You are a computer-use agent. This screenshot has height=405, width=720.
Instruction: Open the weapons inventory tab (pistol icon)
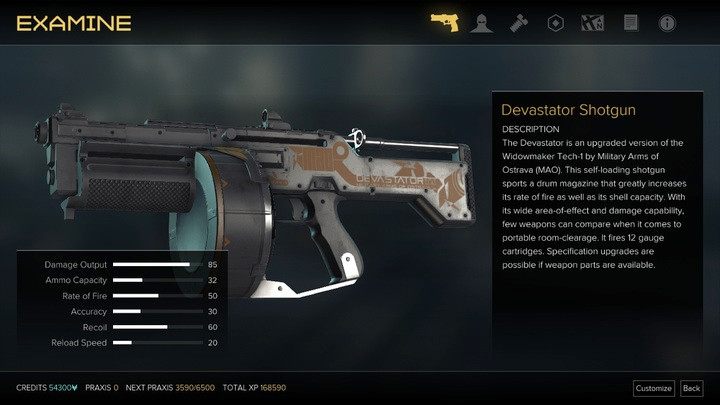445,21
